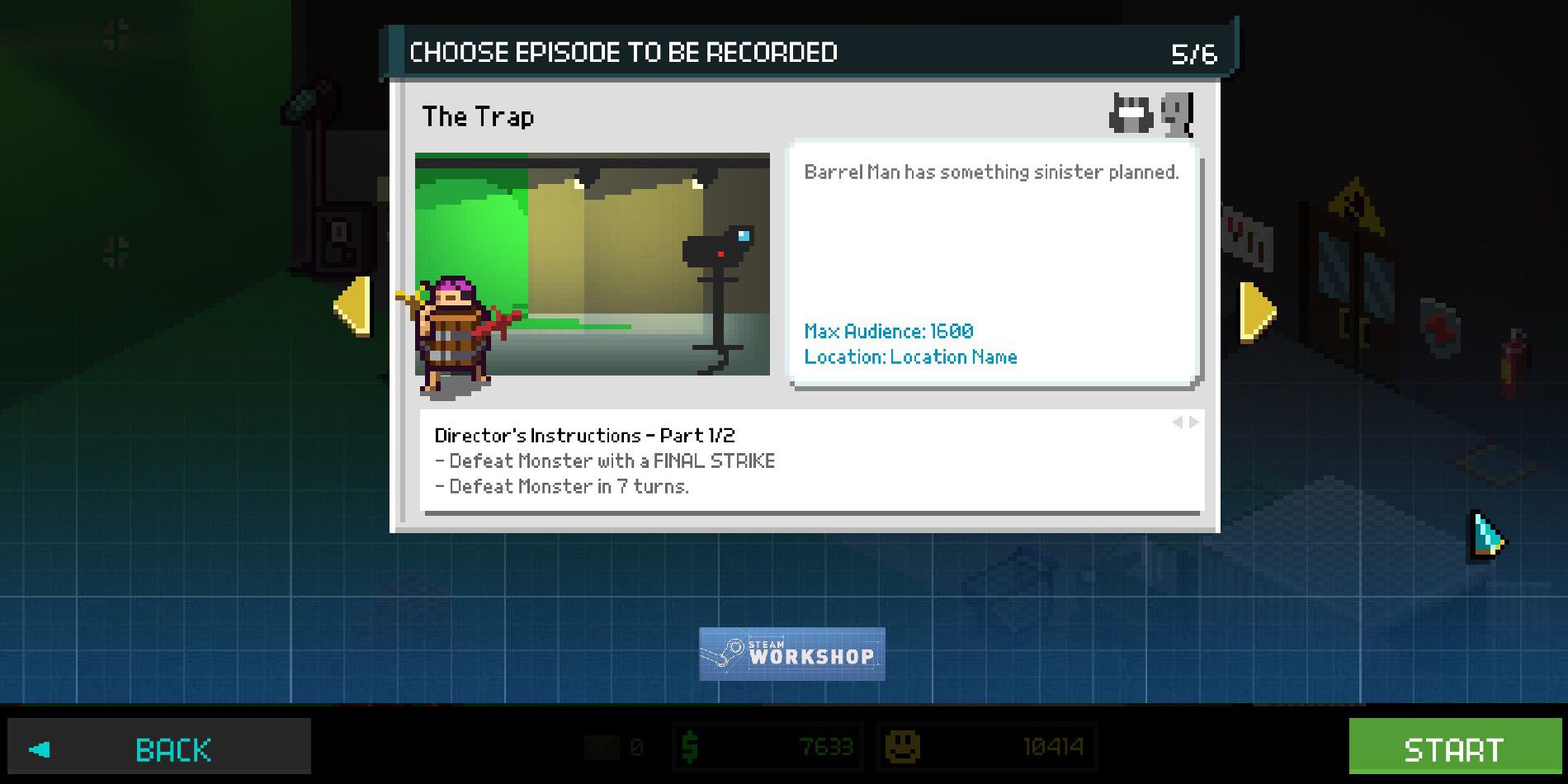The width and height of the screenshot is (1568, 784).
Task: Advance Director's Instructions to Part 2
Action: click(1193, 422)
